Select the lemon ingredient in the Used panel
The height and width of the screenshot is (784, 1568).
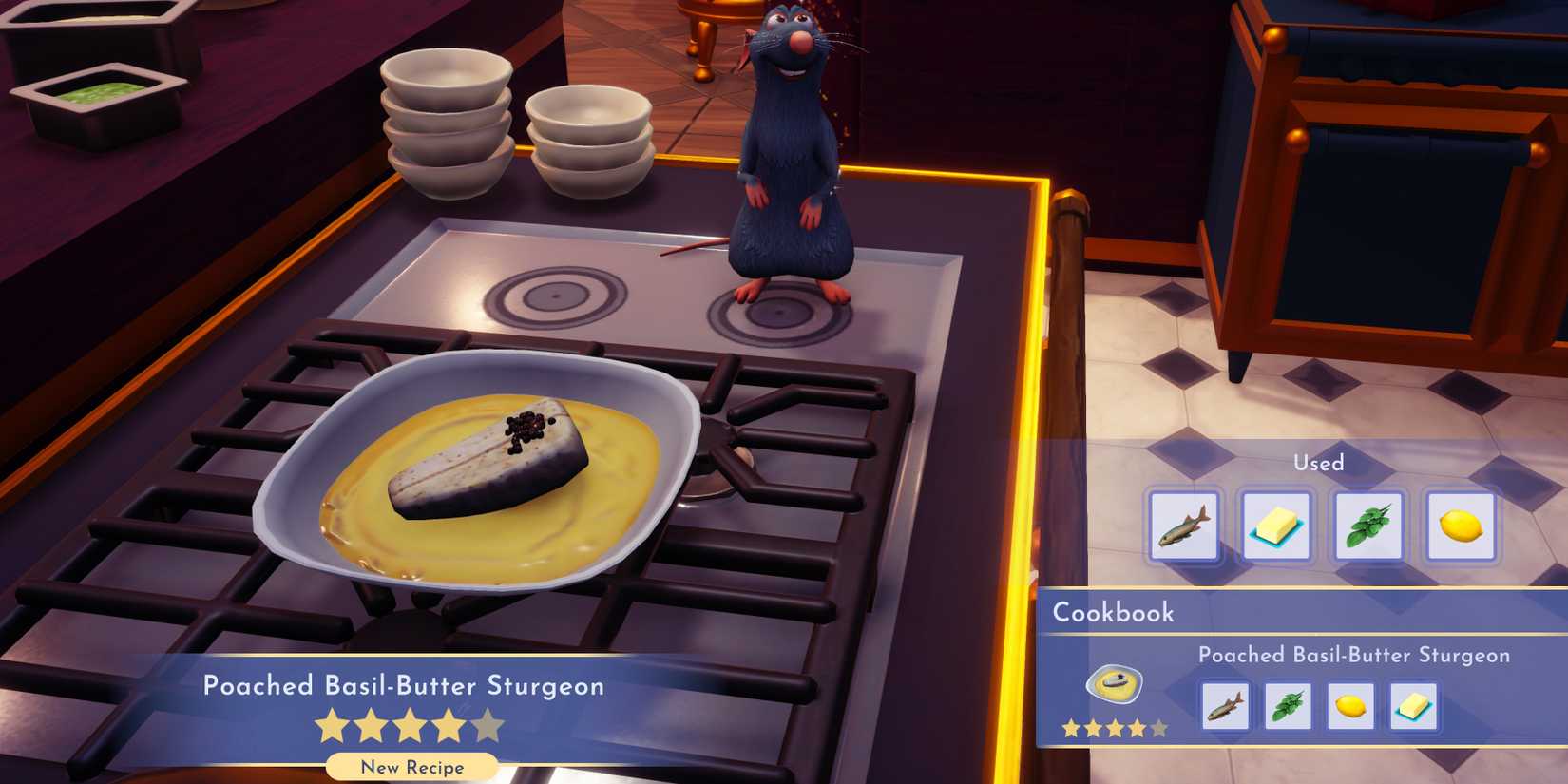coord(1461,525)
